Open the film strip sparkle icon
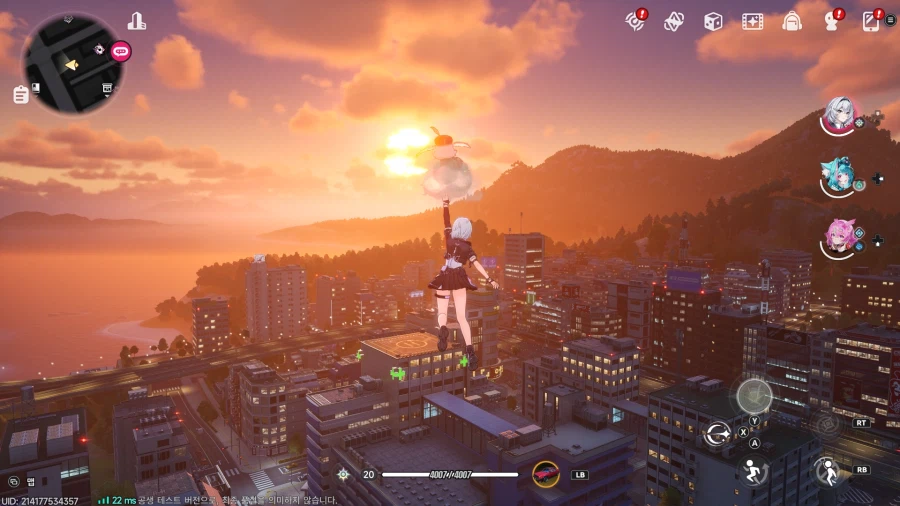The image size is (900, 506). coord(752,21)
